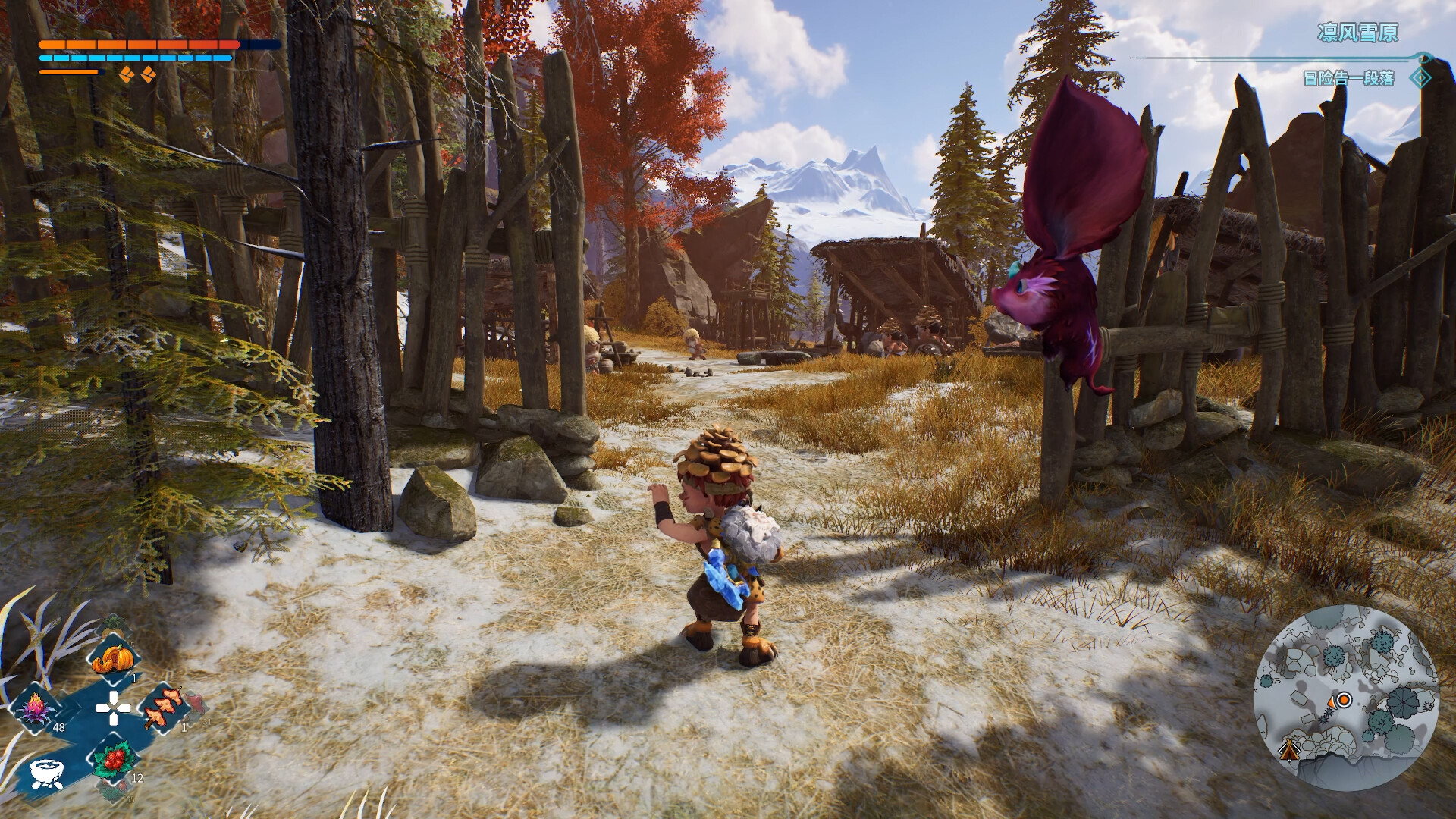The width and height of the screenshot is (1456, 819).
Task: Open the cooking cauldron icon
Action: pos(45,775)
